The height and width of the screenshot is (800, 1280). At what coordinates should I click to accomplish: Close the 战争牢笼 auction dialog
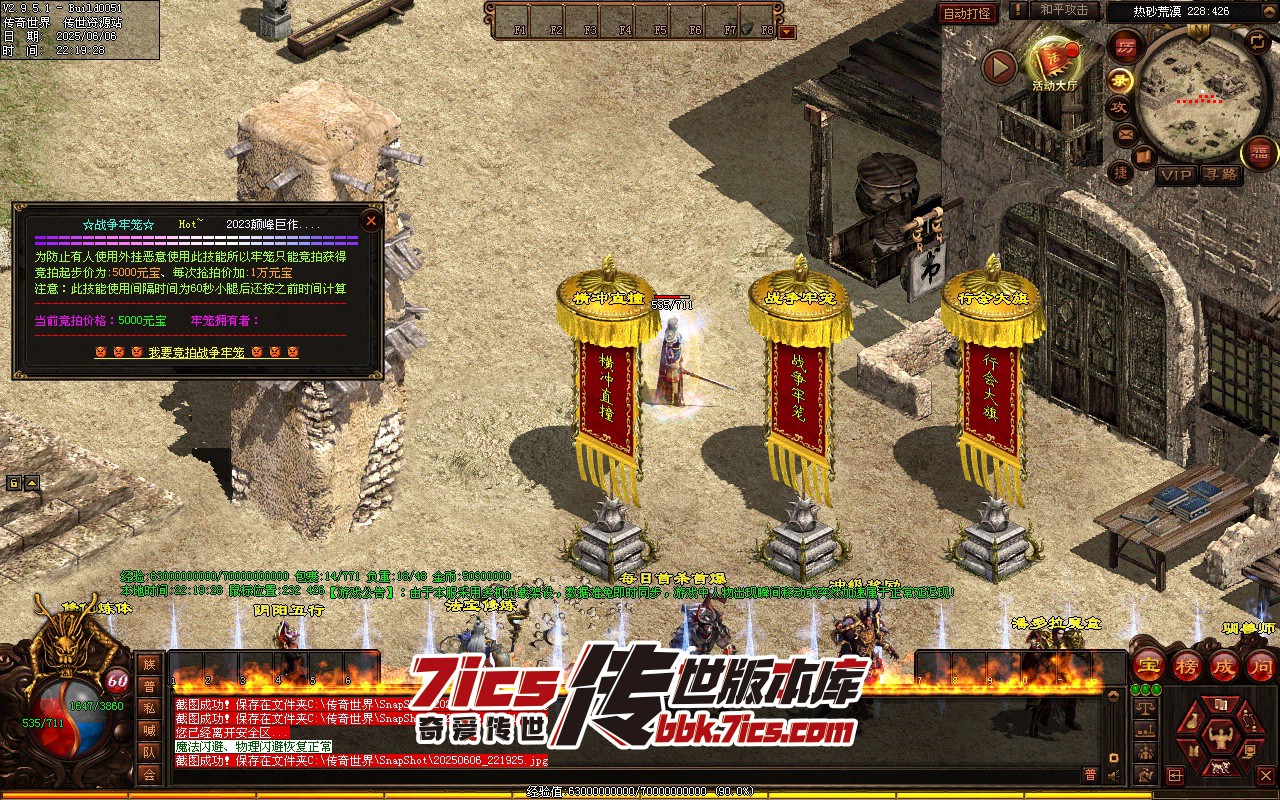pyautogui.click(x=371, y=221)
